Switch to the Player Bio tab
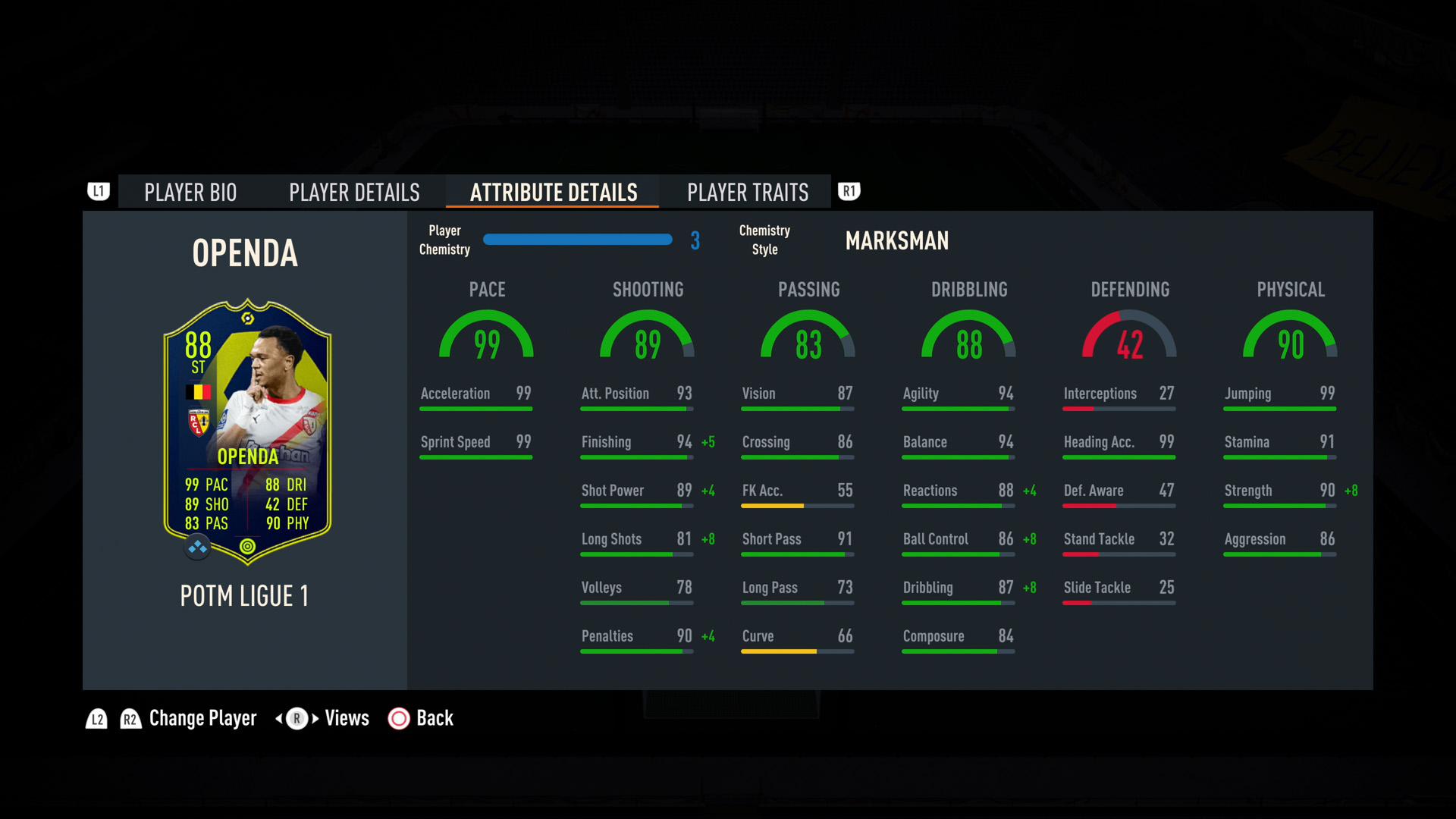The height and width of the screenshot is (819, 1456). pyautogui.click(x=190, y=193)
